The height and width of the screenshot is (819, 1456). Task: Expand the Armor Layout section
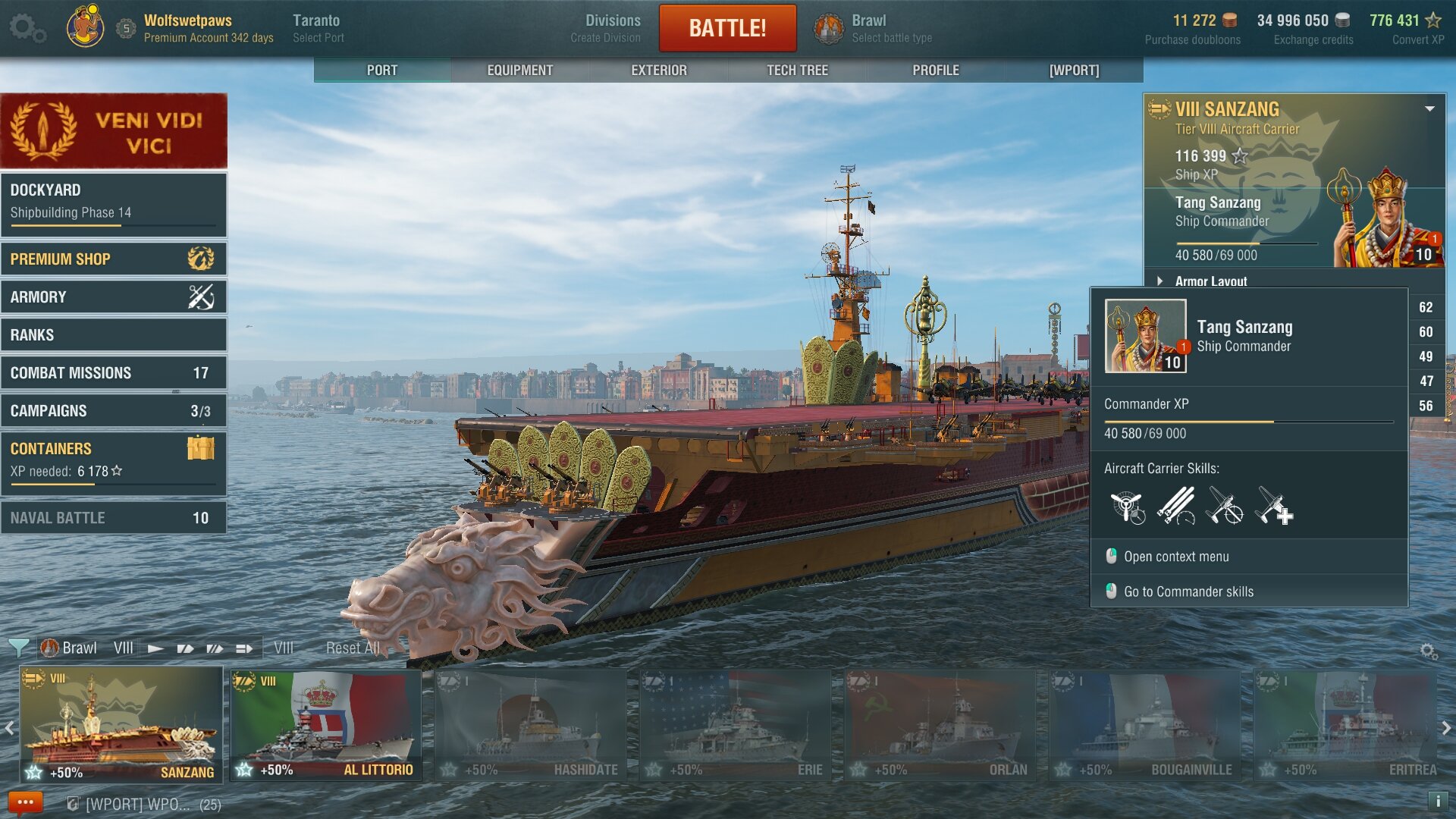pos(1210,281)
